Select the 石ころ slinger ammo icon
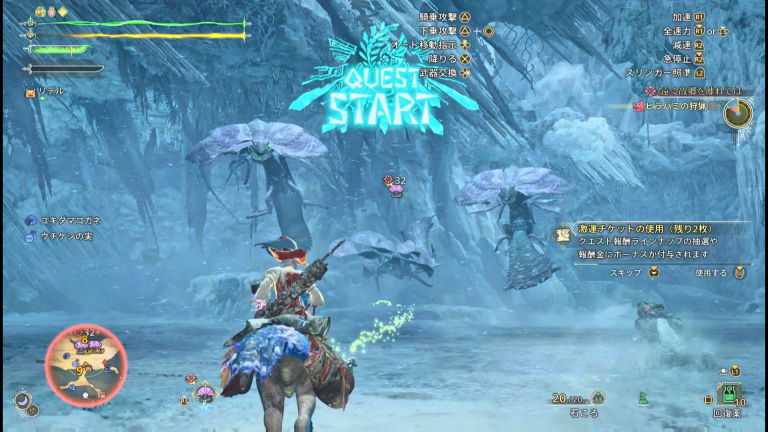 [598, 397]
